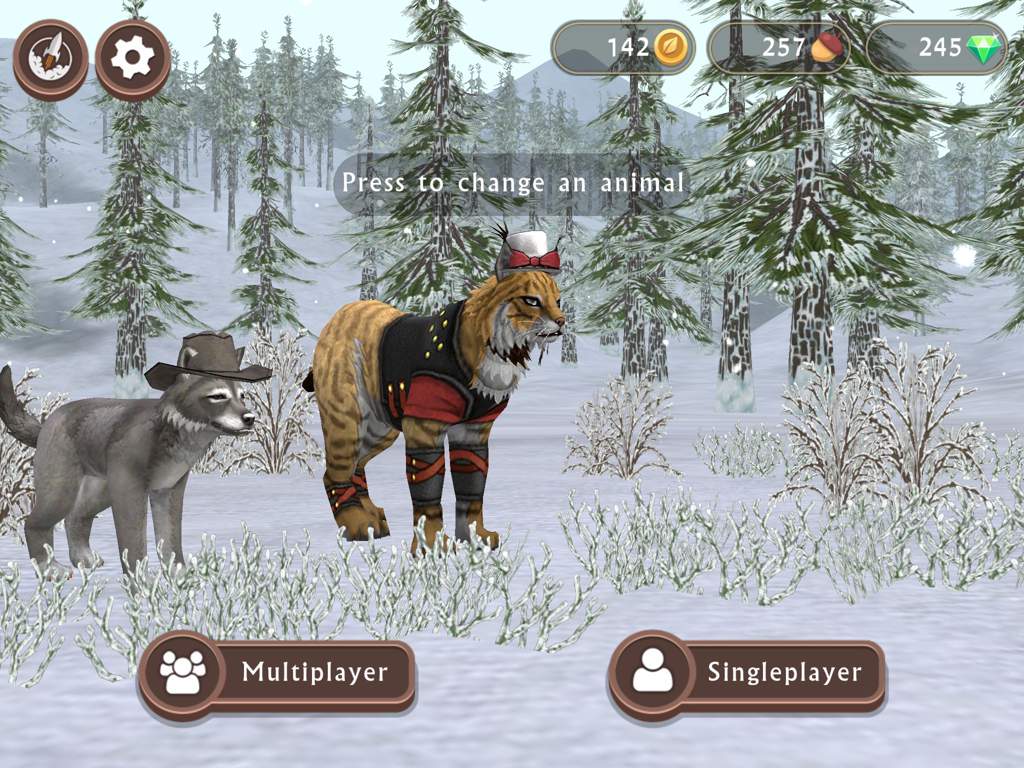The height and width of the screenshot is (768, 1024).
Task: Start the Singleplayer mode
Action: coord(747,672)
